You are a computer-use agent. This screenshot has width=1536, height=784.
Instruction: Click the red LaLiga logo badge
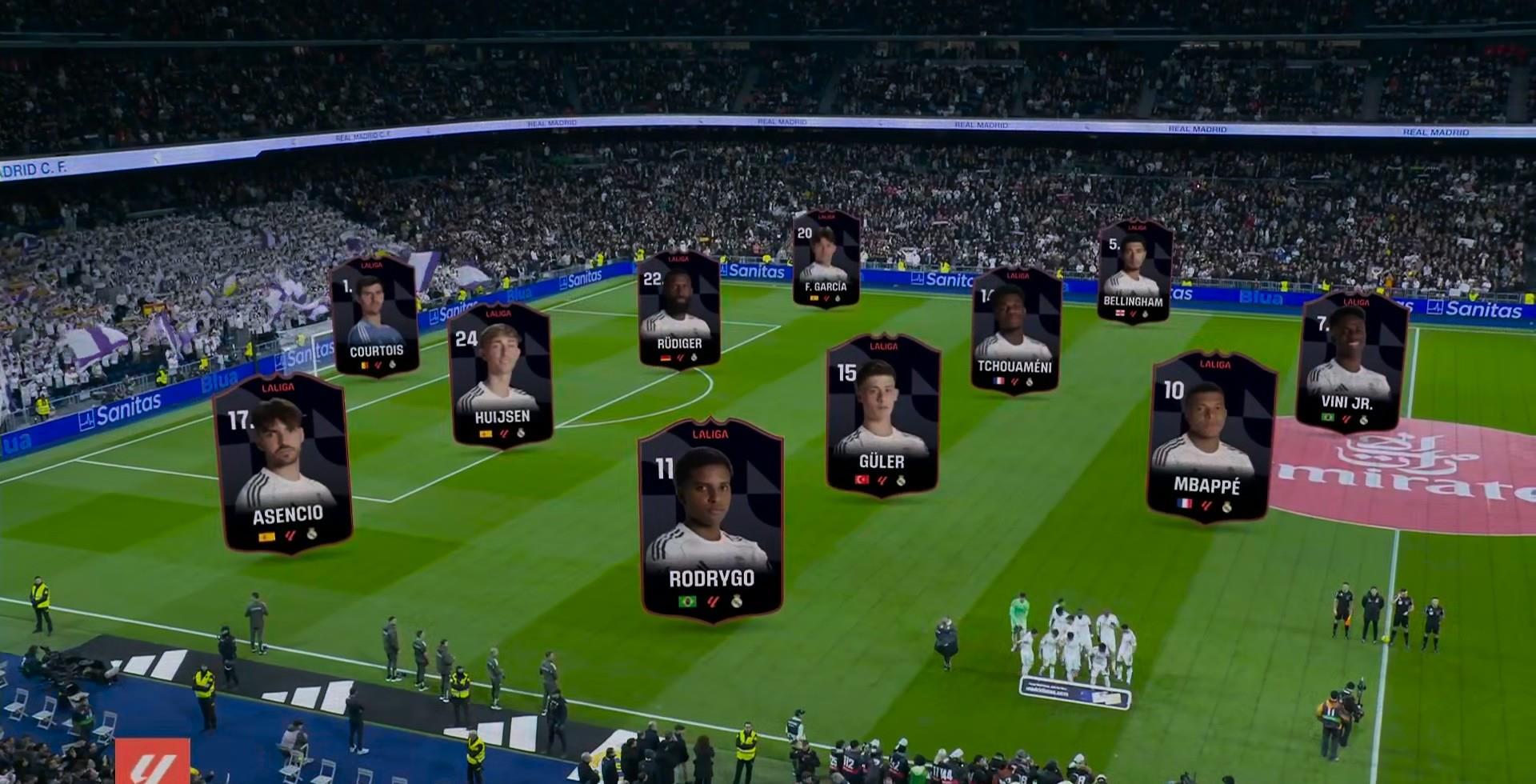[x=152, y=761]
